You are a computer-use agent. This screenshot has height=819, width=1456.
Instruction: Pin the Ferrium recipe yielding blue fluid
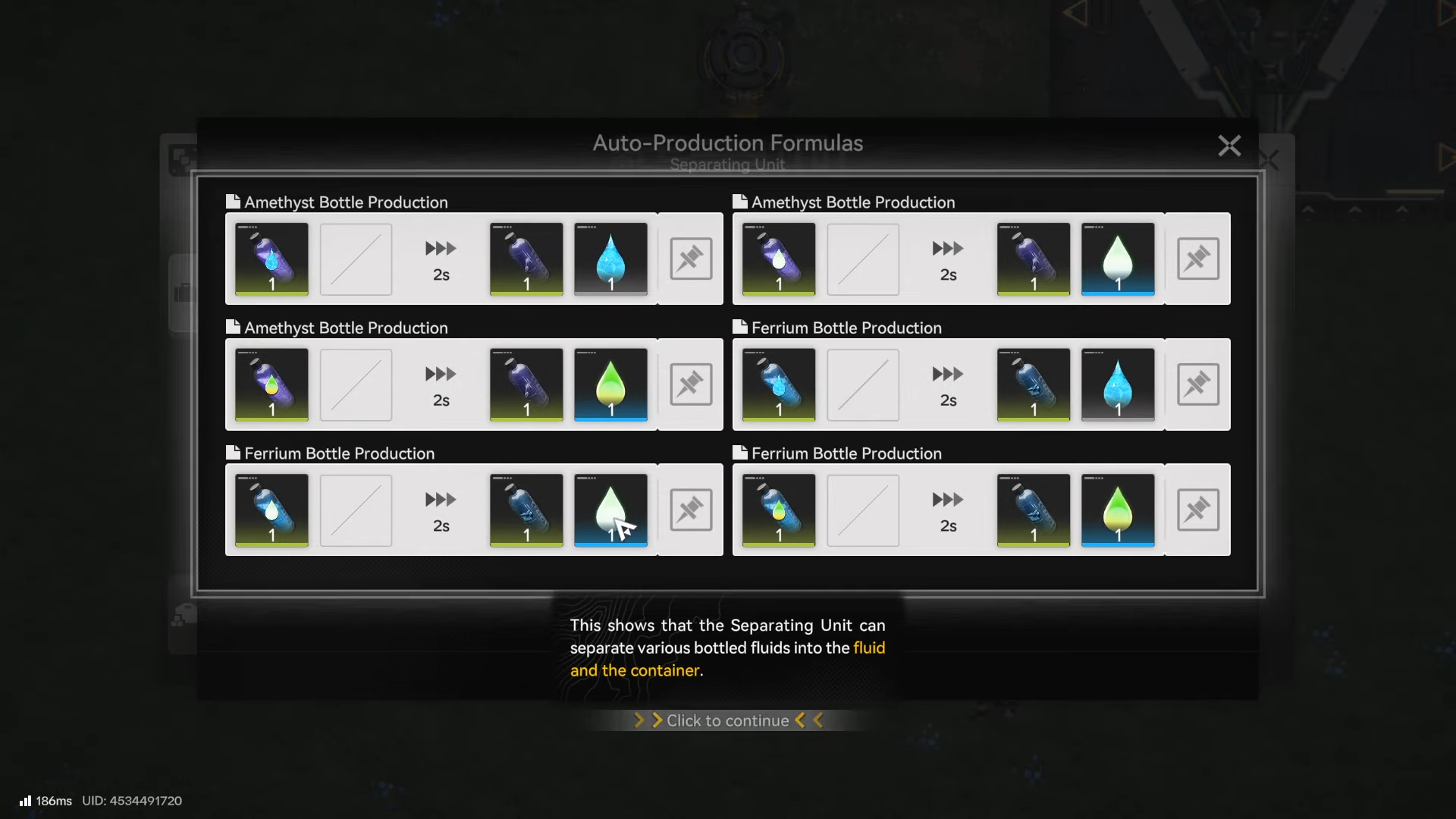tap(1197, 384)
